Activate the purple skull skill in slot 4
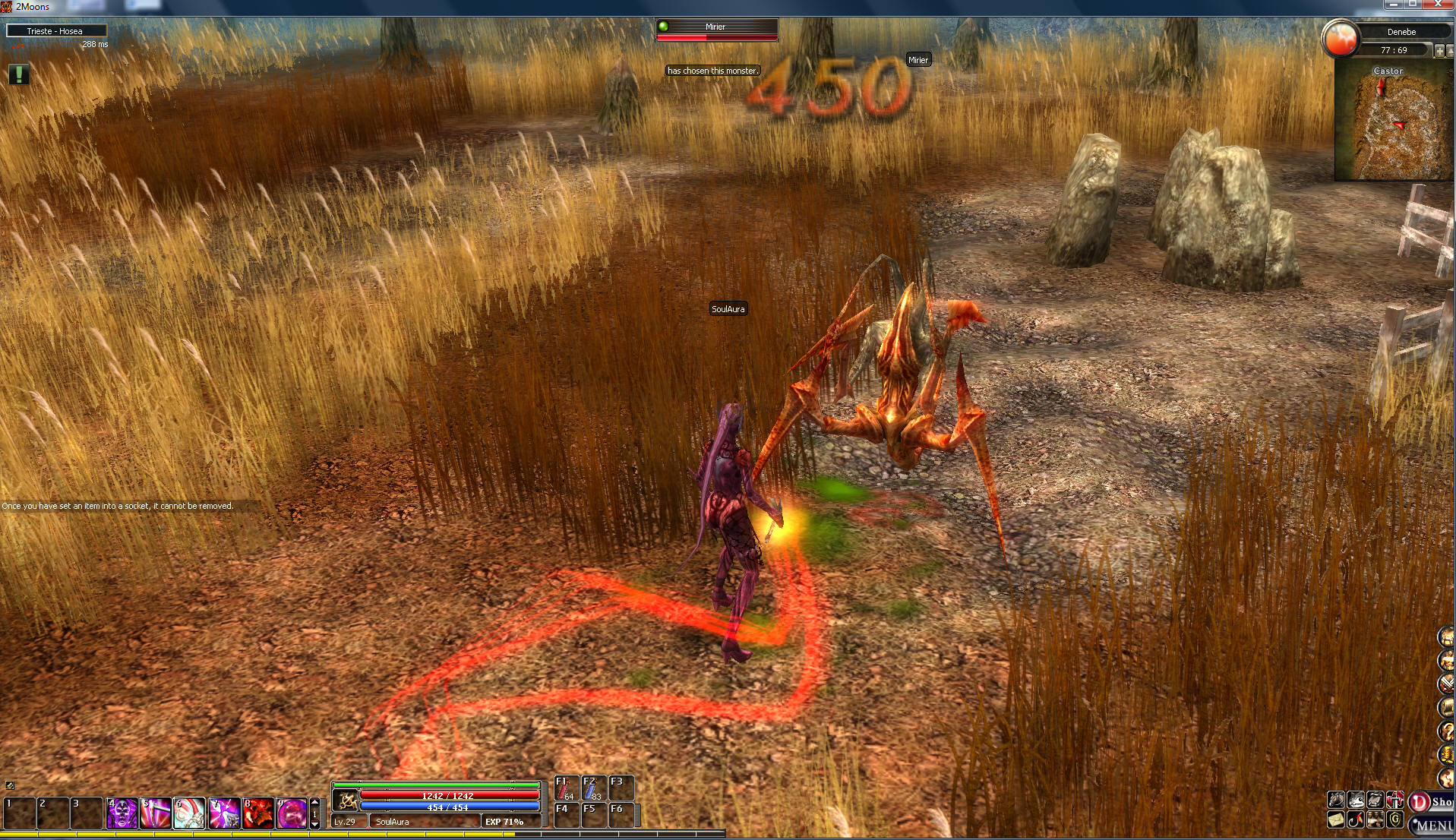 [x=122, y=813]
